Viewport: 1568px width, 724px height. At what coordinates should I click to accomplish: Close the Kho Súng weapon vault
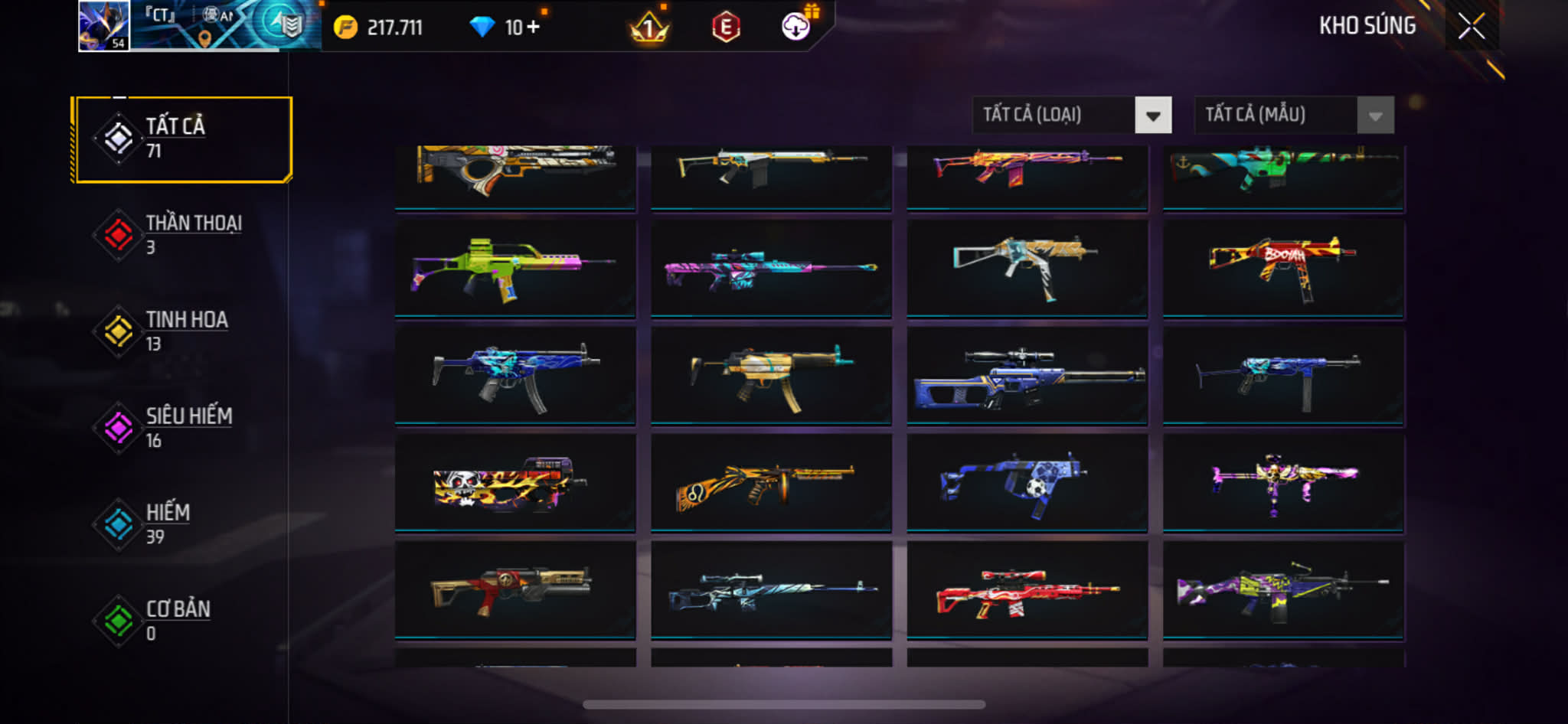coord(1471,26)
